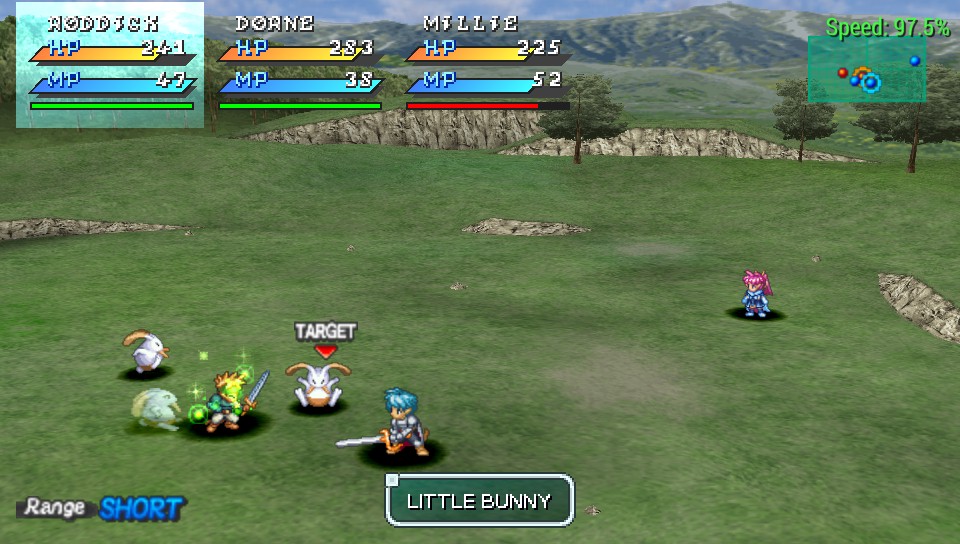Toggle the Range SHORT setting
This screenshot has height=544, width=960.
click(104, 508)
